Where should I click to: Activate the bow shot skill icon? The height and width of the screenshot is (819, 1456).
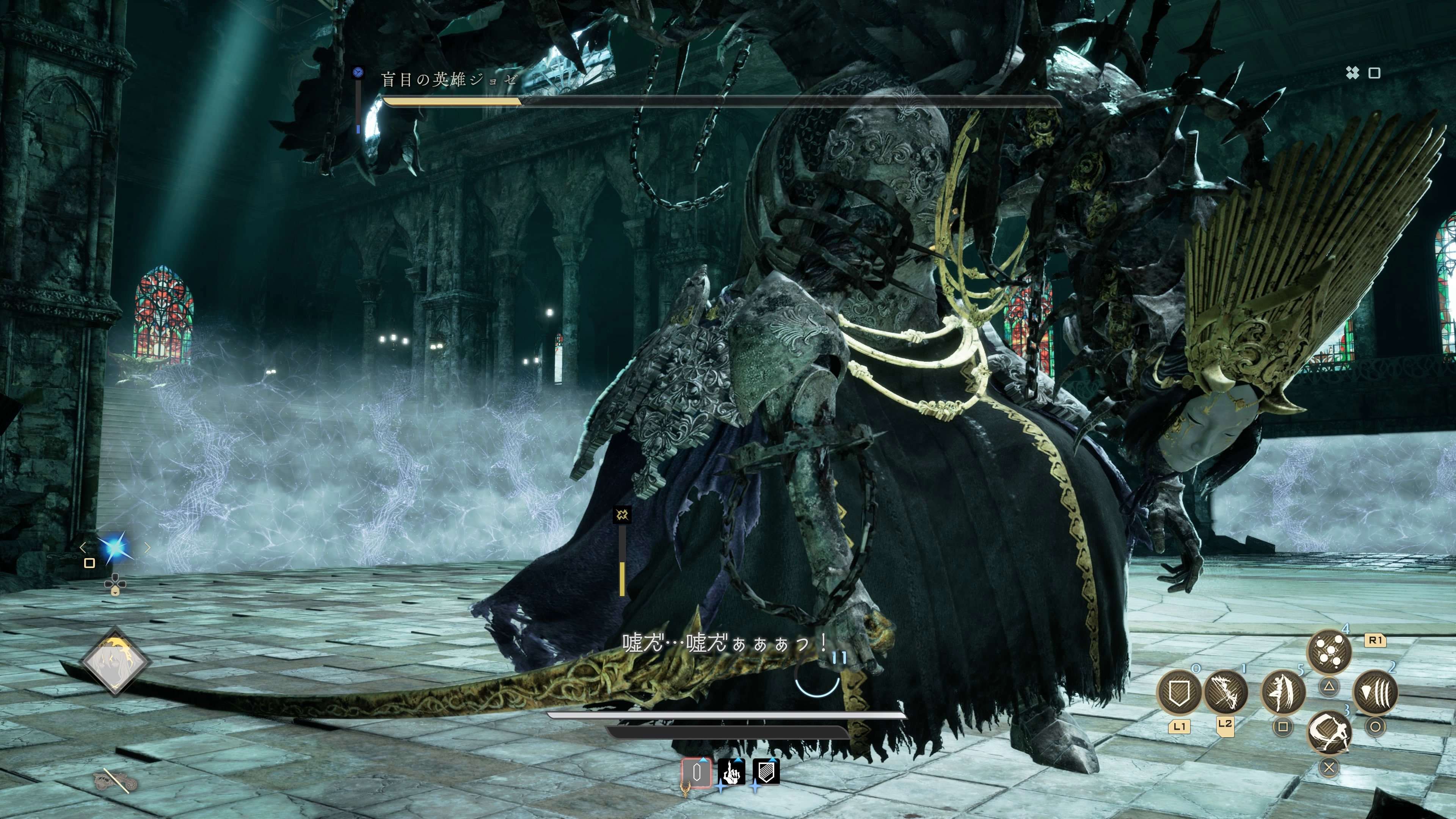1226,691
